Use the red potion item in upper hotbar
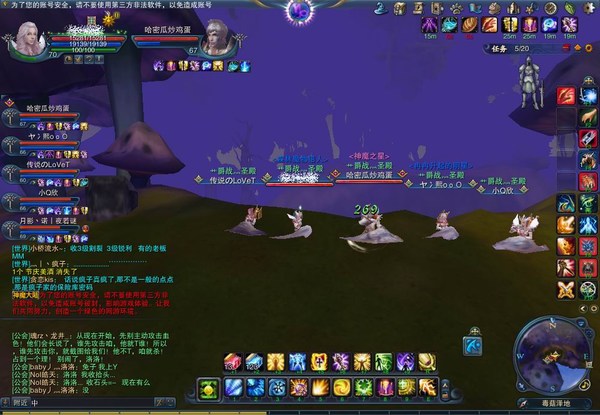The image size is (600, 415). (x=231, y=361)
